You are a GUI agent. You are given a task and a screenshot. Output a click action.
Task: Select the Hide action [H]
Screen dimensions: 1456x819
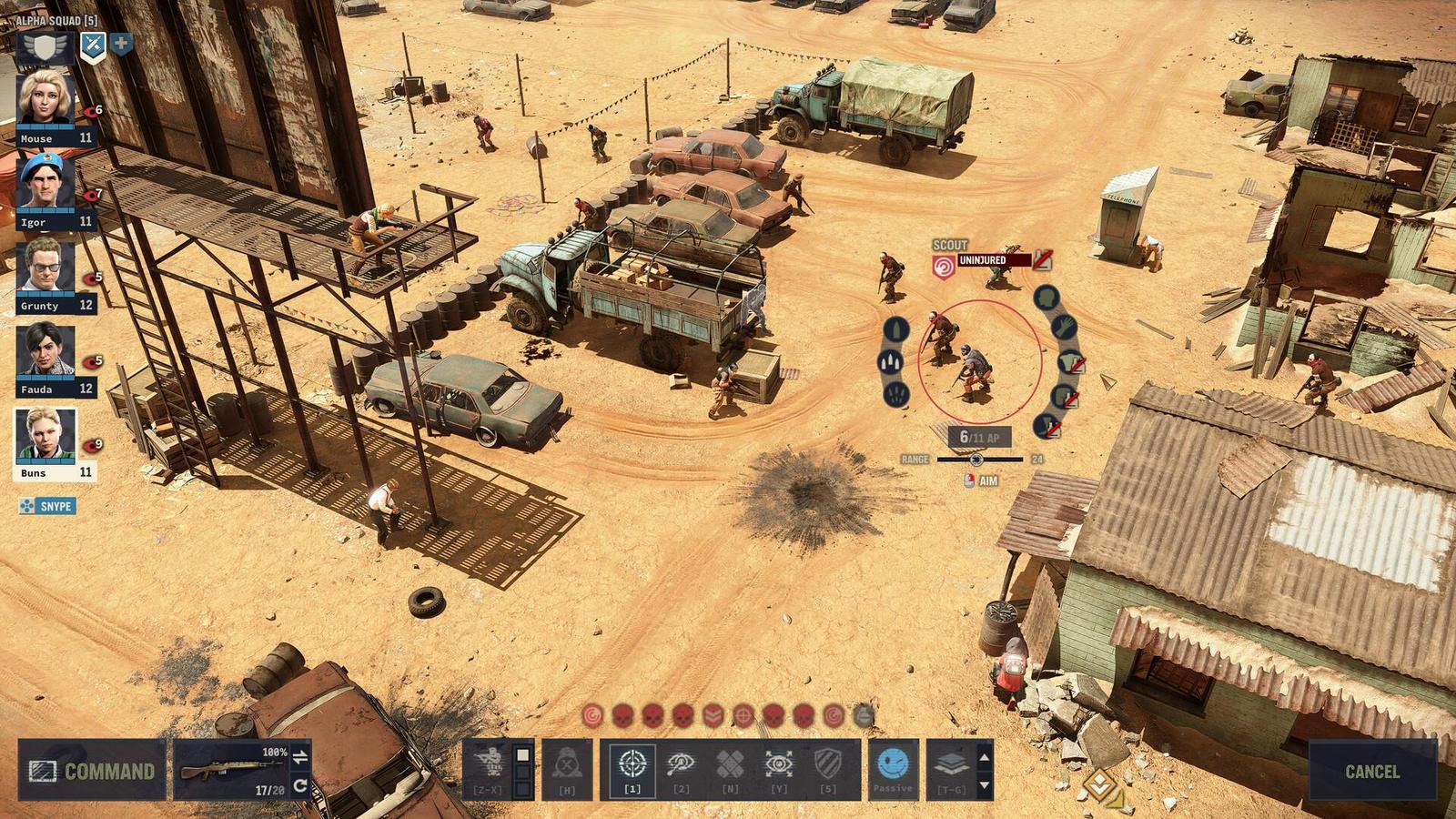click(x=566, y=763)
